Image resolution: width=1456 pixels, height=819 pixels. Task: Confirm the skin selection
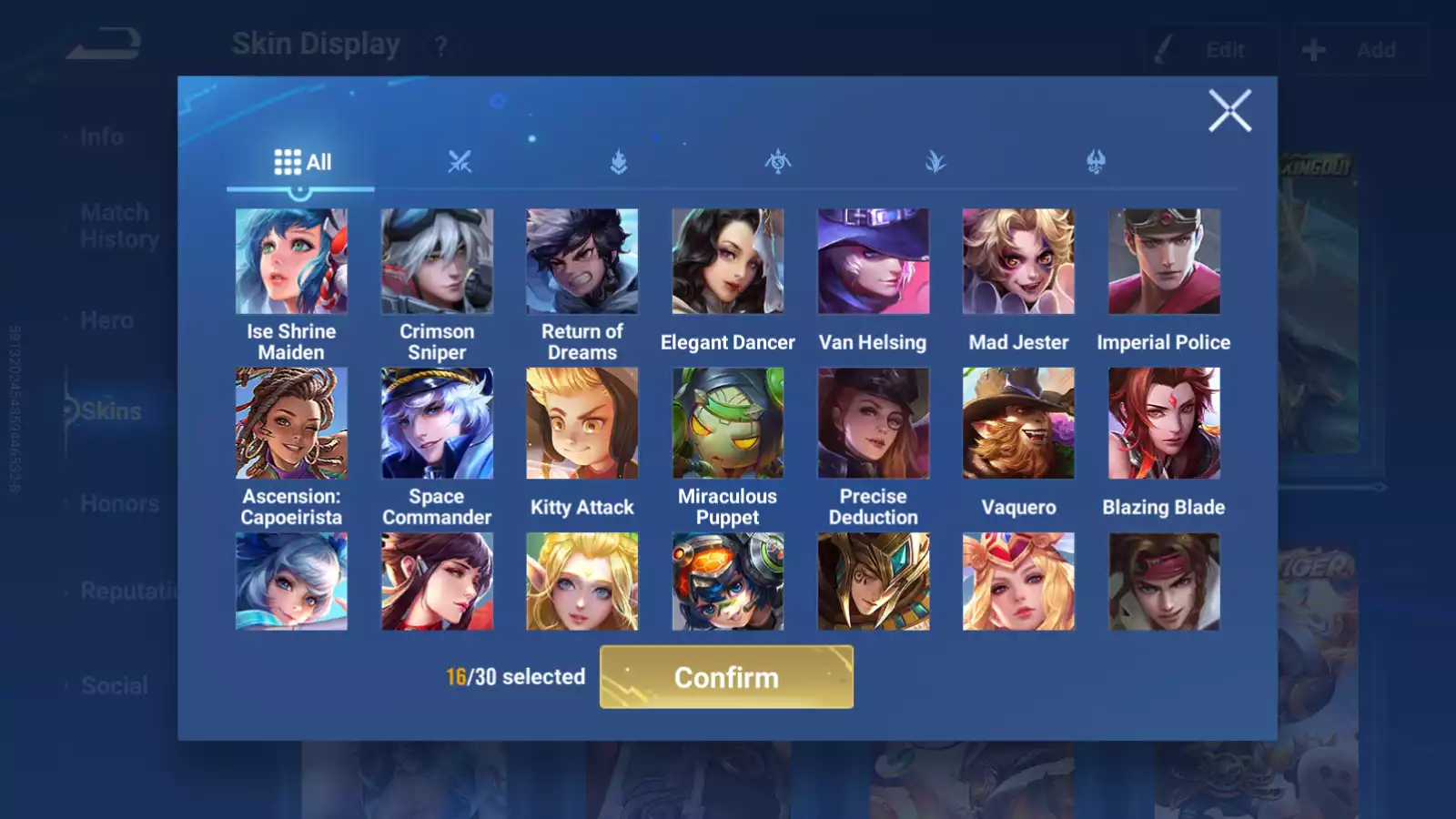[x=726, y=677]
